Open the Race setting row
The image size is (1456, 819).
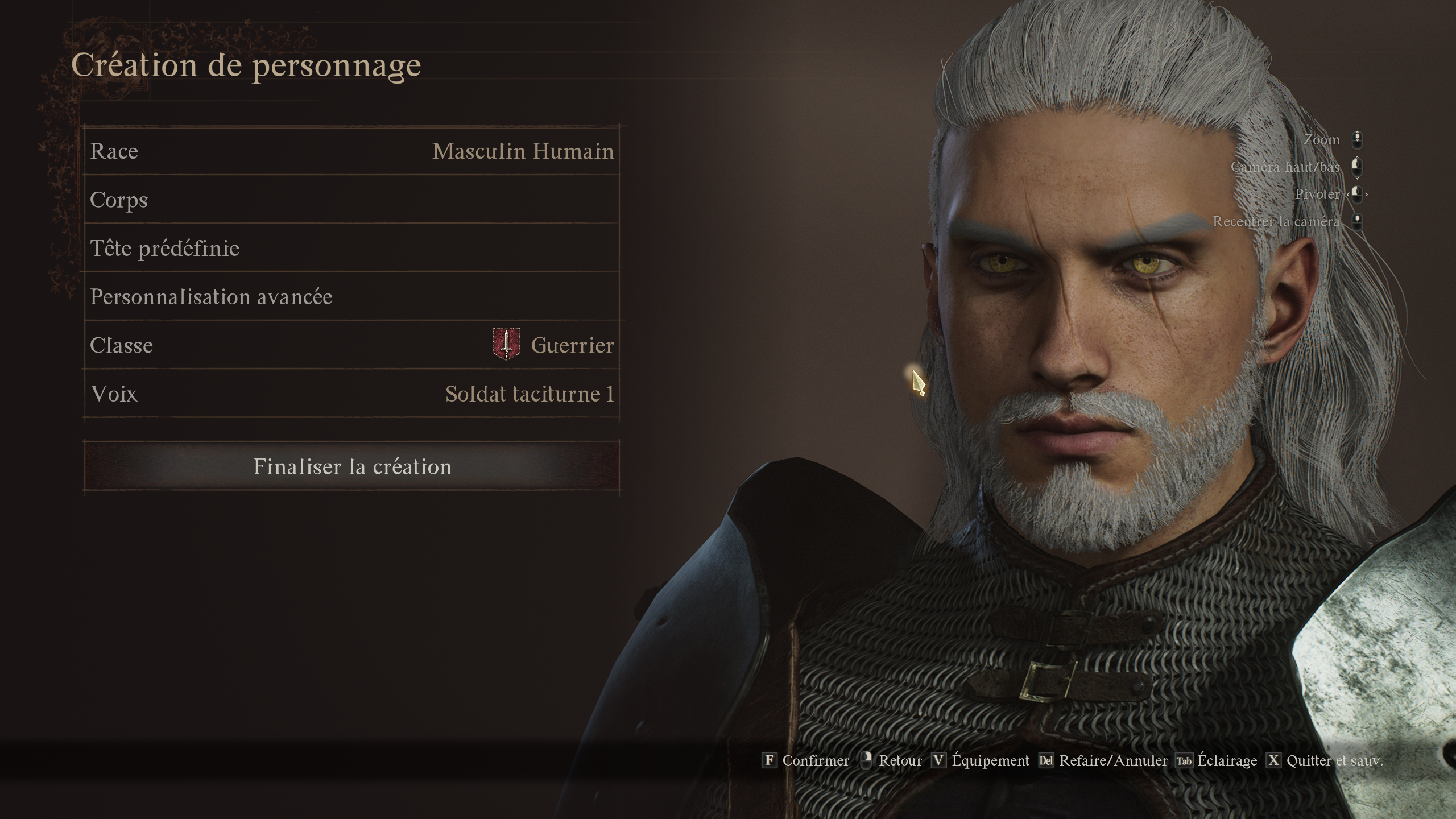353,151
